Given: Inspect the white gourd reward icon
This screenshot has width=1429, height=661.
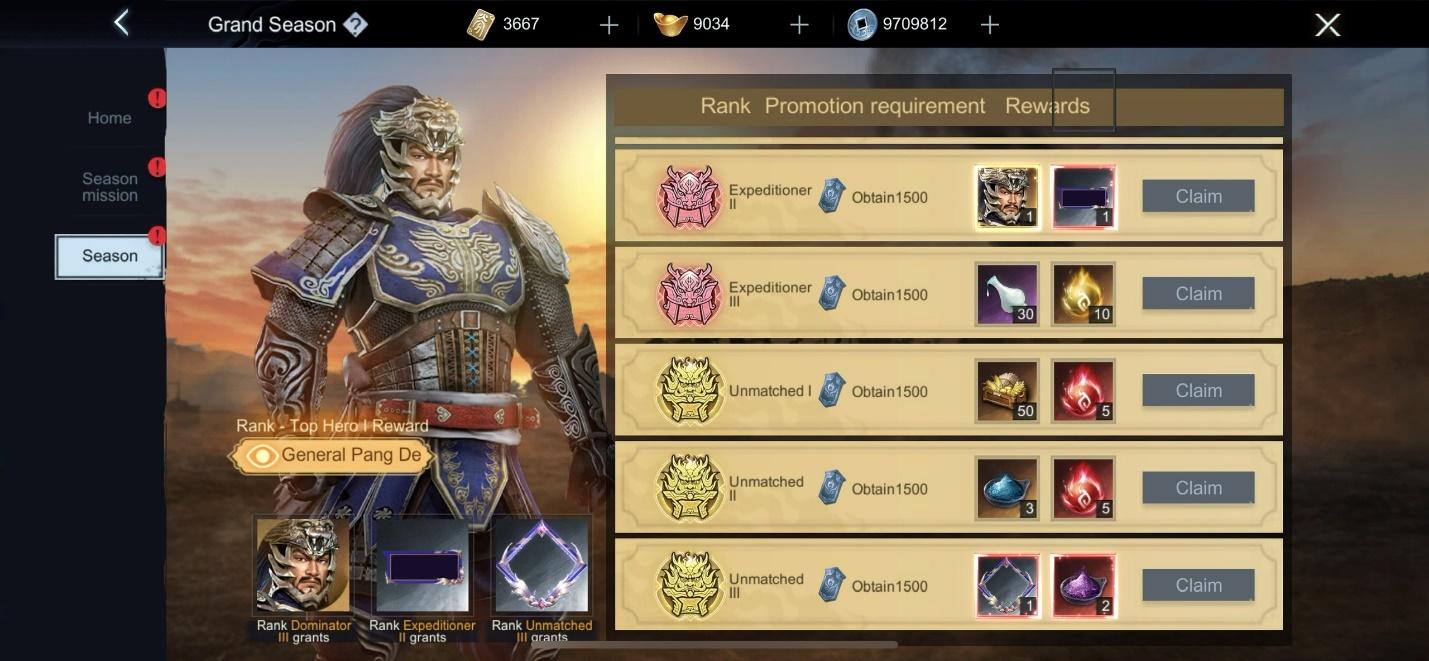Looking at the screenshot, I should click(x=1007, y=294).
